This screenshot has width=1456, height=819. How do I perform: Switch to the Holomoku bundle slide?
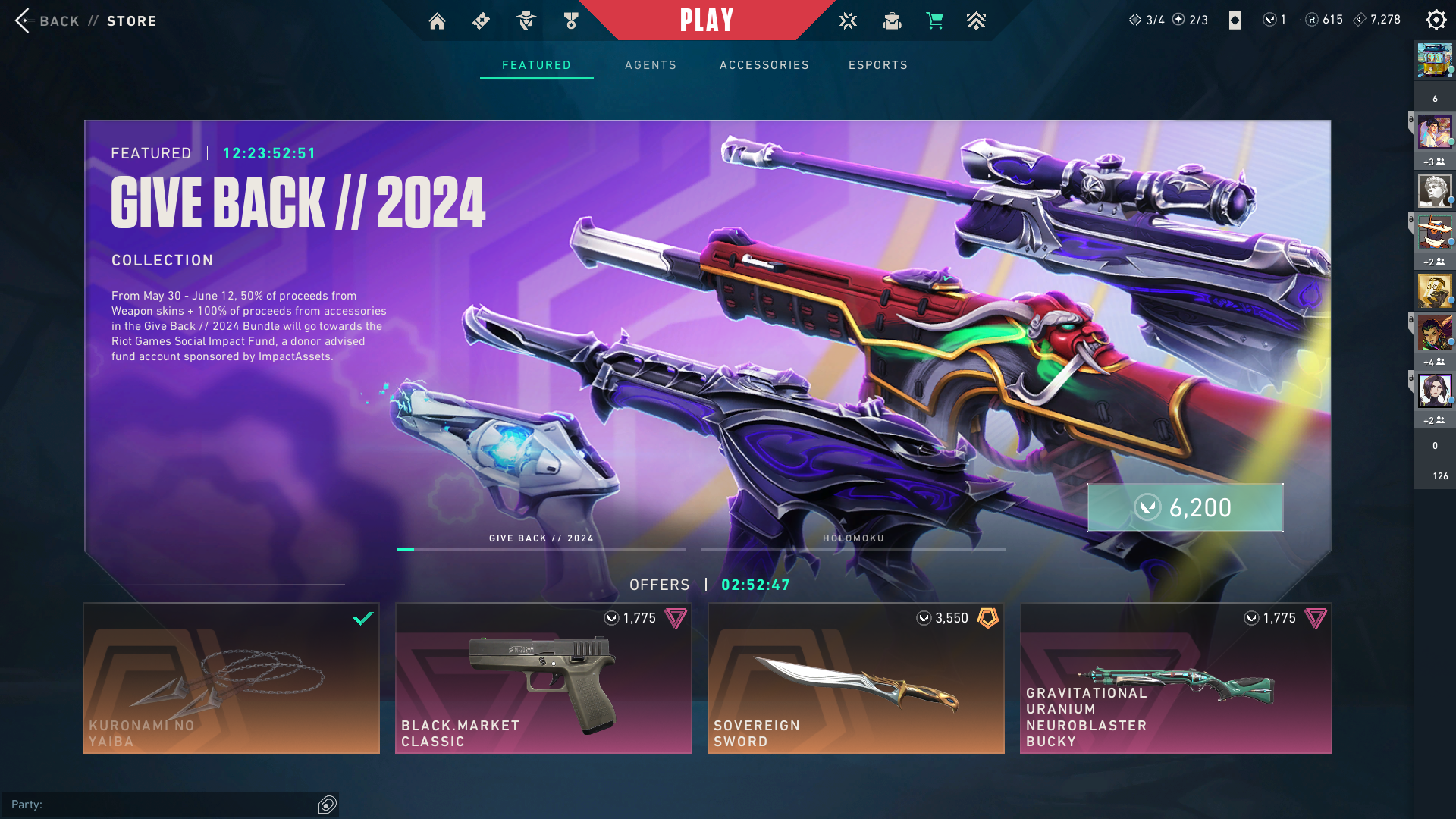pos(853,548)
